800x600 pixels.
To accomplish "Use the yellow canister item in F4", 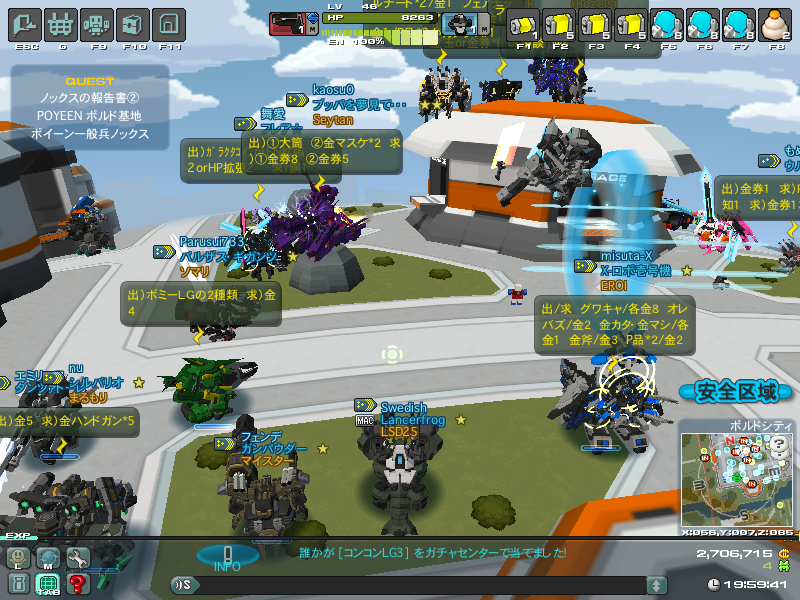I will [x=632, y=24].
